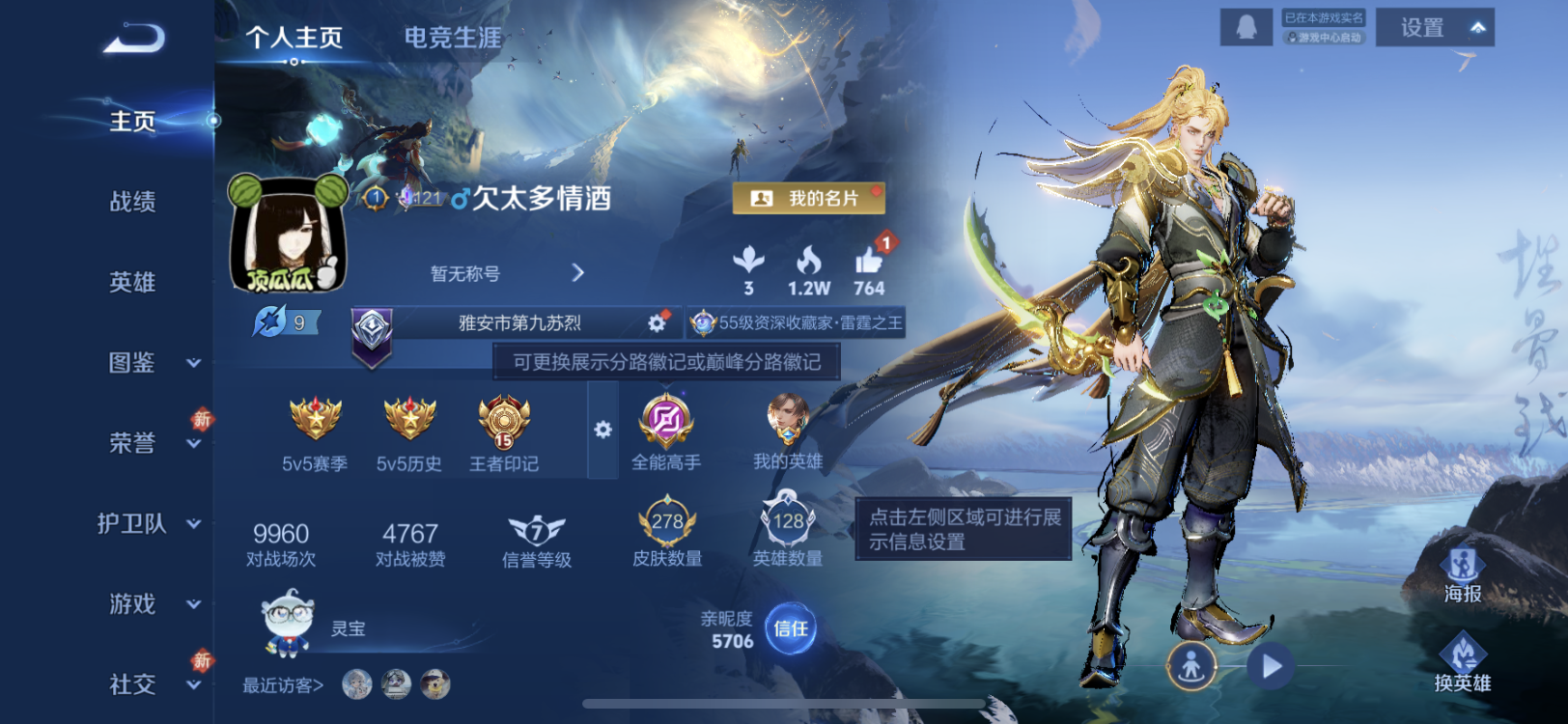This screenshot has height=724, width=1568.
Task: Open the 暂无称号 title selector arrow
Action: [x=577, y=273]
